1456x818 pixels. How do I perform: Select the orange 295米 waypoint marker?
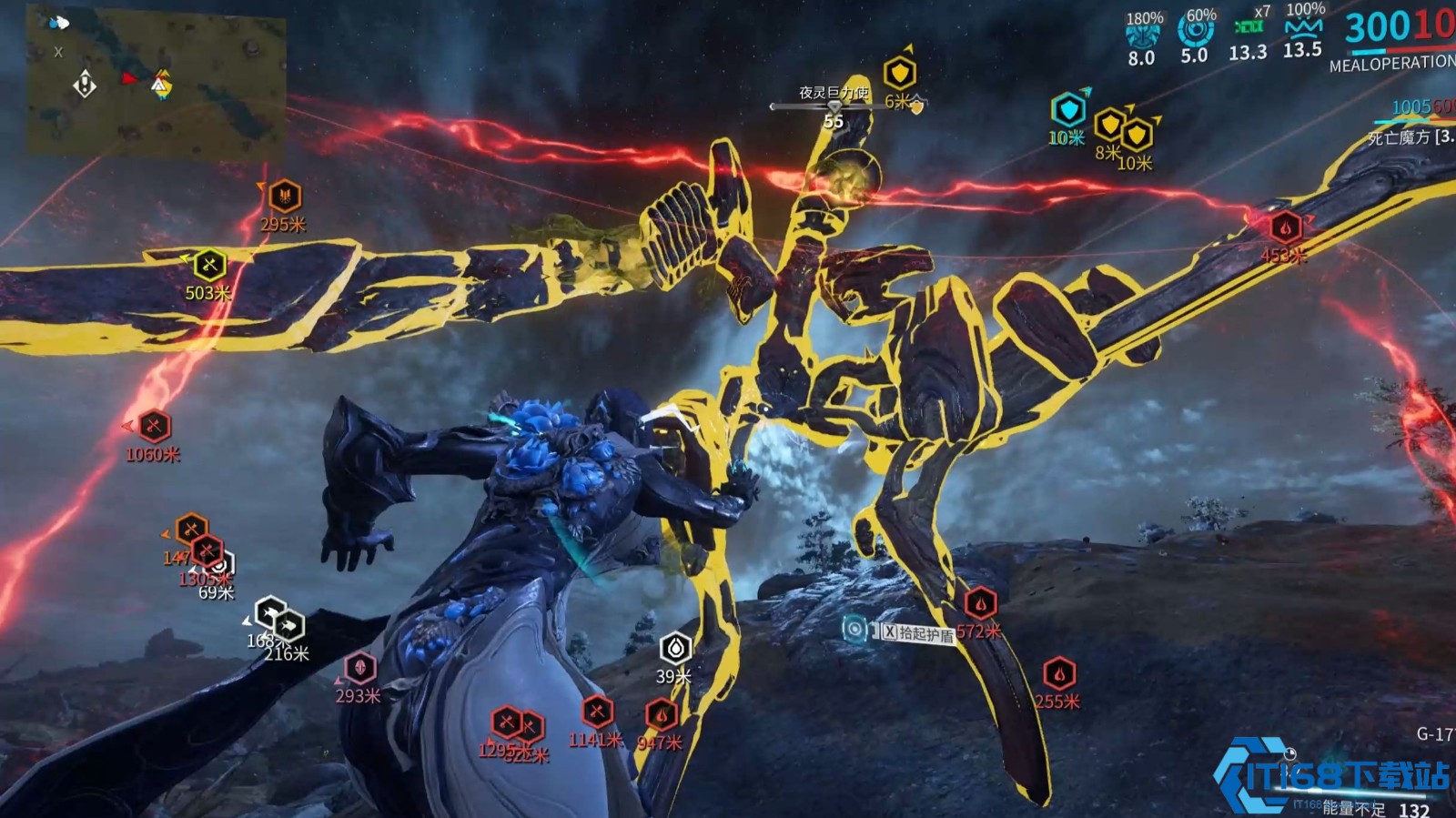[x=285, y=196]
